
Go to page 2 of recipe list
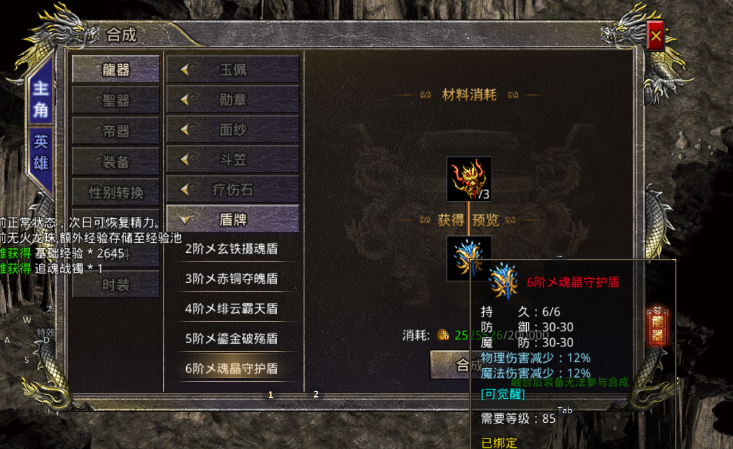(316, 394)
